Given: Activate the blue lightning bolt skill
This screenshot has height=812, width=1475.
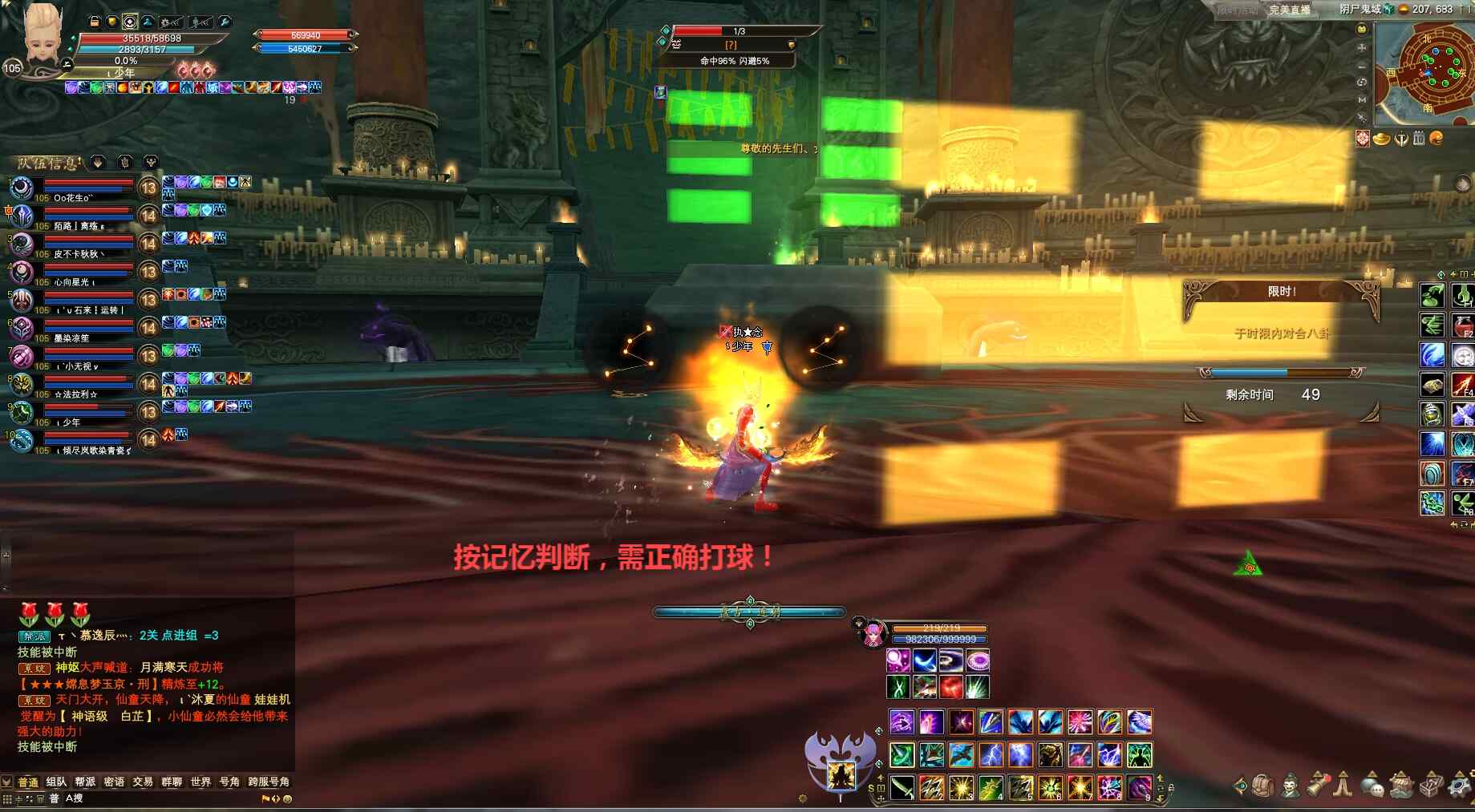Looking at the screenshot, I should pos(990,755).
